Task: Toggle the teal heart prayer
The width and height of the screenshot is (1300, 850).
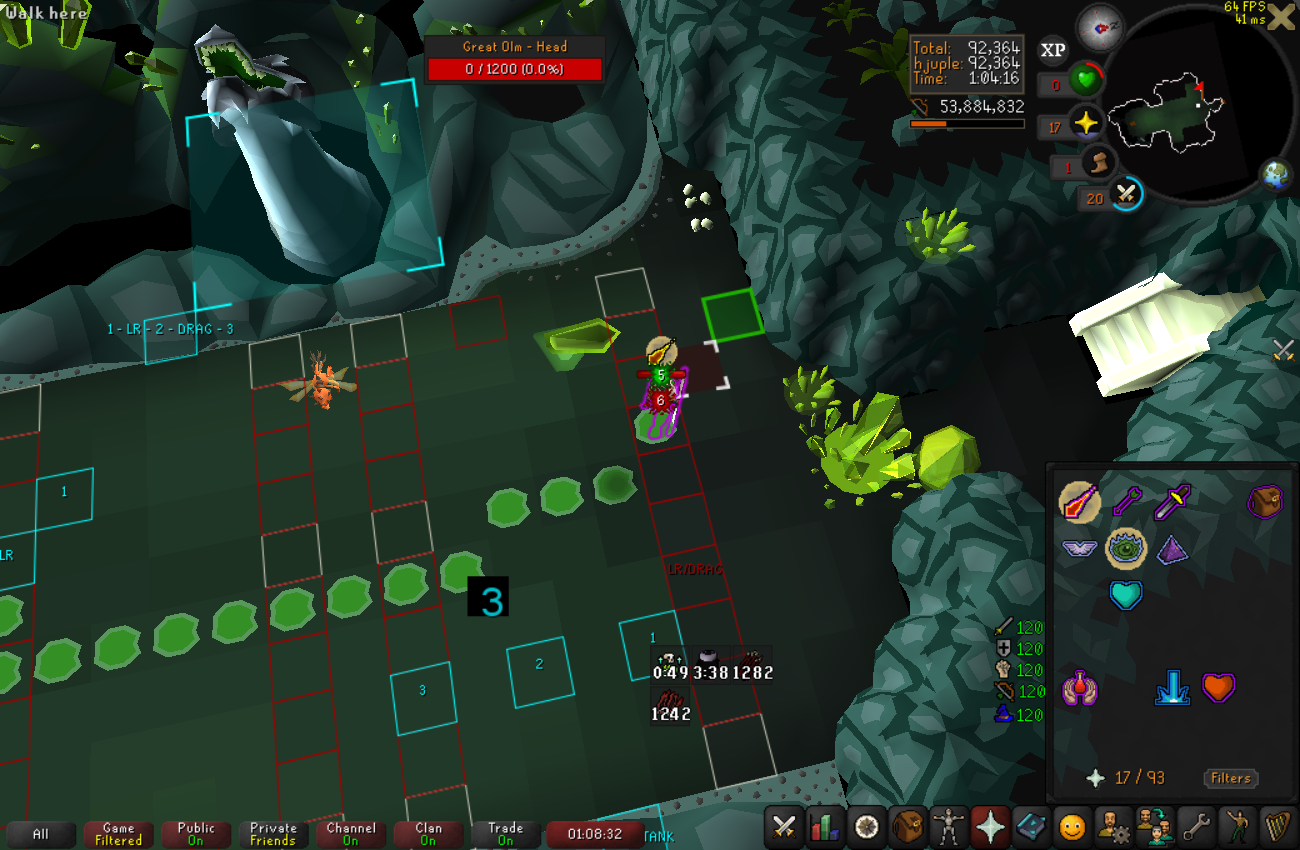Action: (1126, 595)
